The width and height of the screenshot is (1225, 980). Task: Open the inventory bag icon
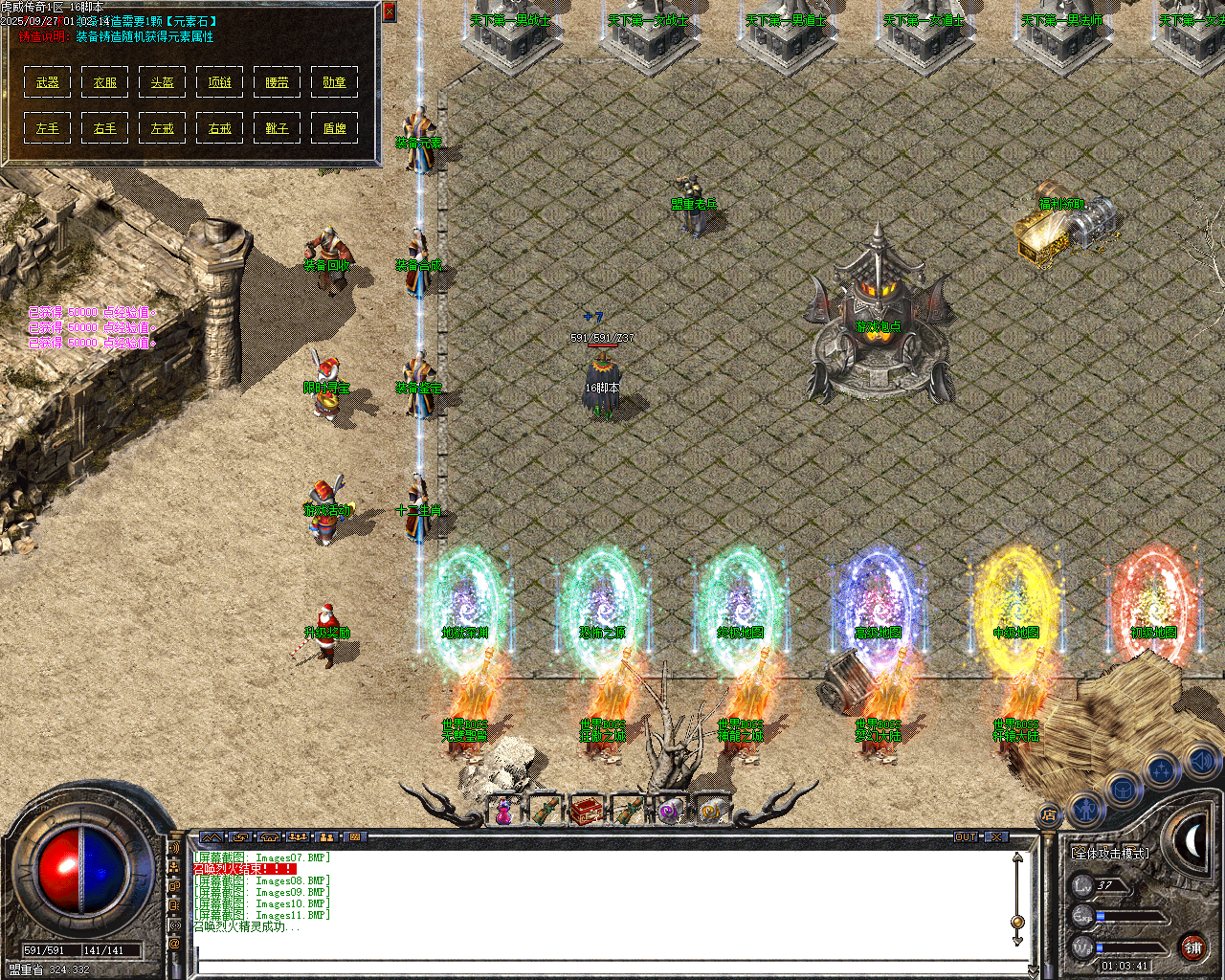(1123, 791)
